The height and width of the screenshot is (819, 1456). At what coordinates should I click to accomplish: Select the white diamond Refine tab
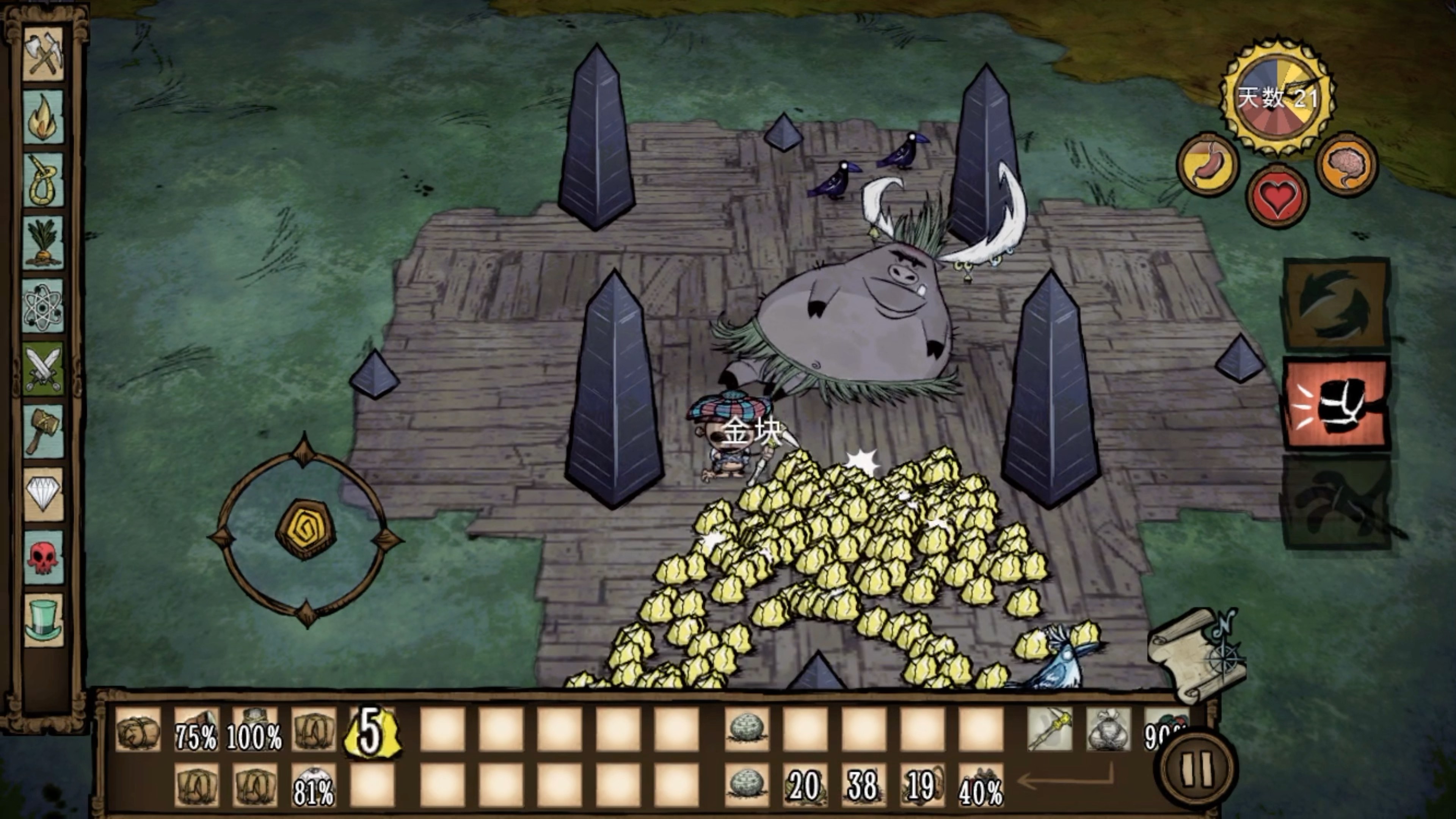click(x=43, y=494)
